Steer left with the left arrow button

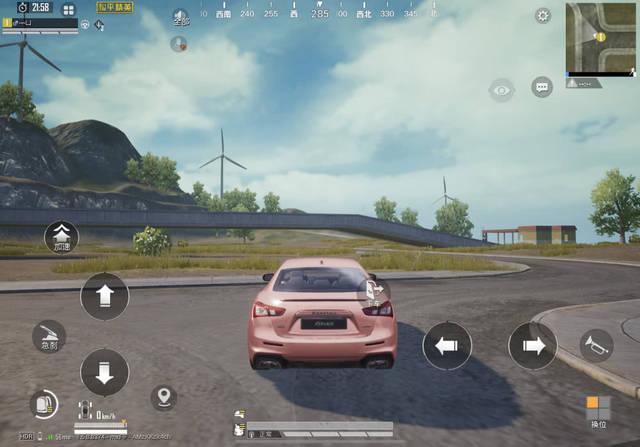click(x=447, y=347)
